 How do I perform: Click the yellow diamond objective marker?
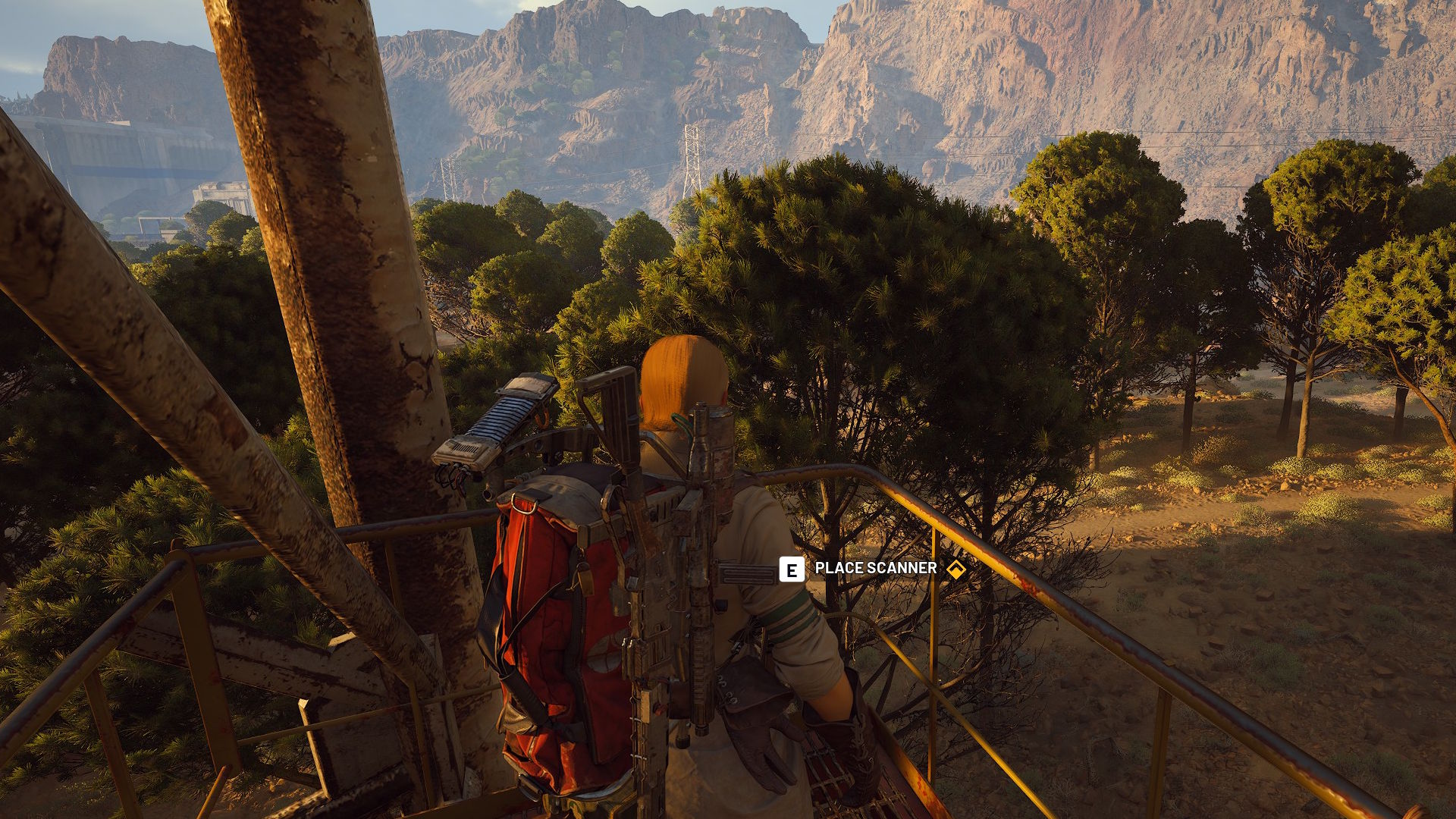(956, 570)
